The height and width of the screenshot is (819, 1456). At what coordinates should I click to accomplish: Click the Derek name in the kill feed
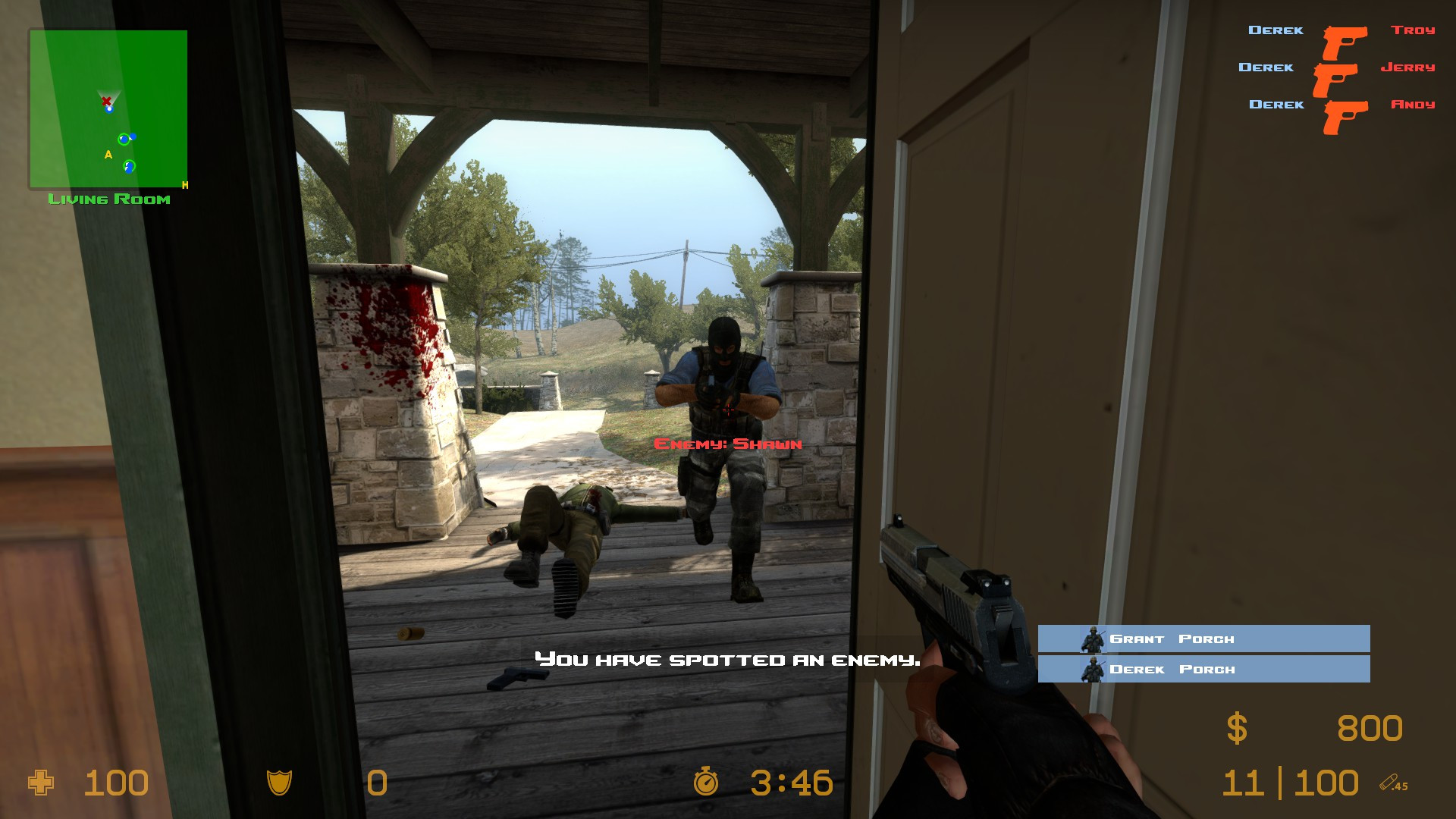[1276, 30]
